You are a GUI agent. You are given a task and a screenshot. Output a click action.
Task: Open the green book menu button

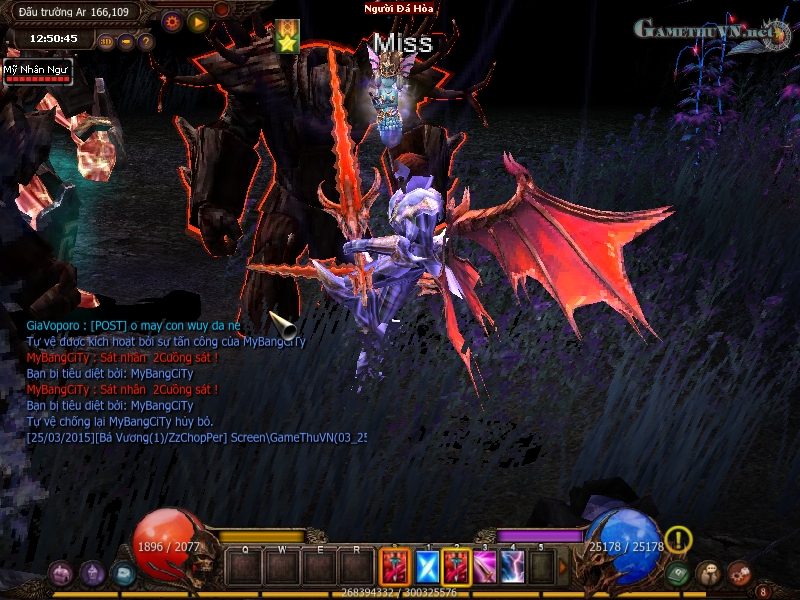click(x=678, y=574)
